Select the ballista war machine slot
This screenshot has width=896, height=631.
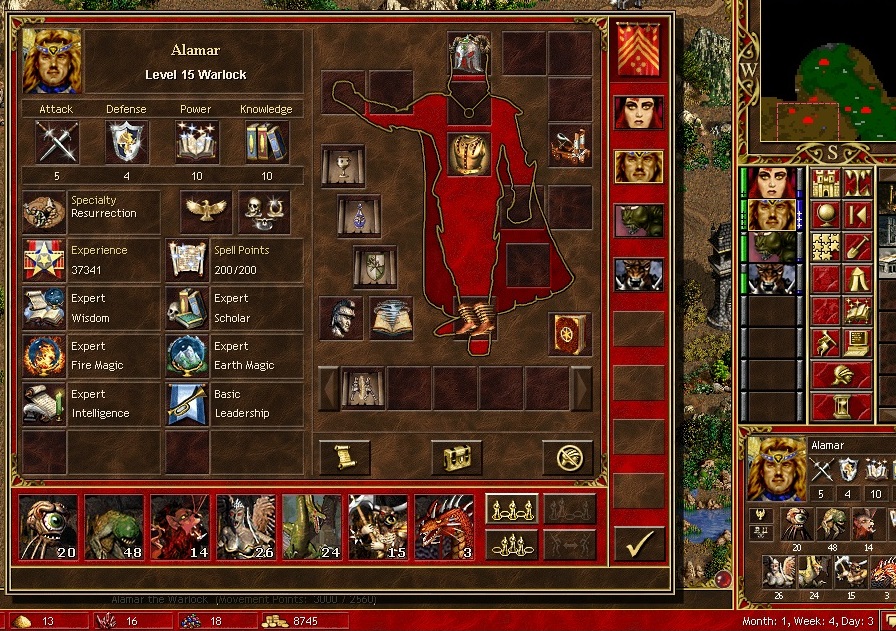(x=570, y=145)
